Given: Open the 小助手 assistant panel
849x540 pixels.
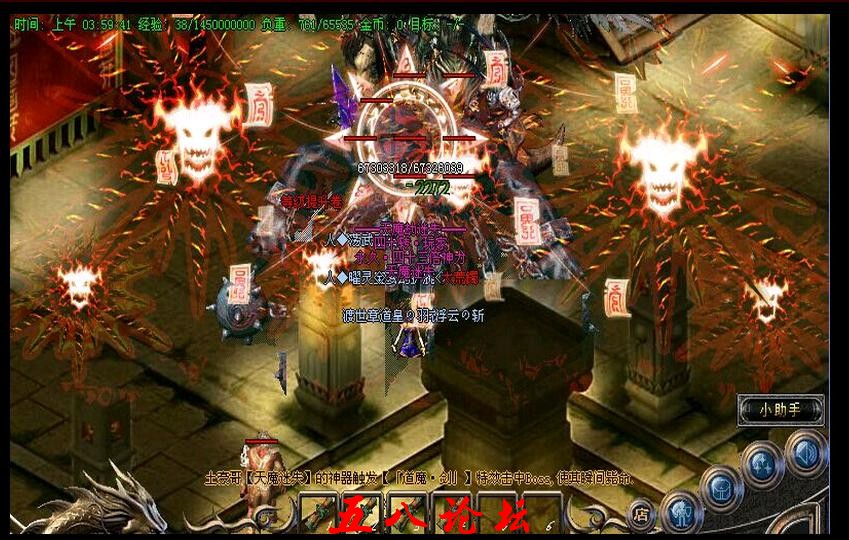Looking at the screenshot, I should 781,409.
